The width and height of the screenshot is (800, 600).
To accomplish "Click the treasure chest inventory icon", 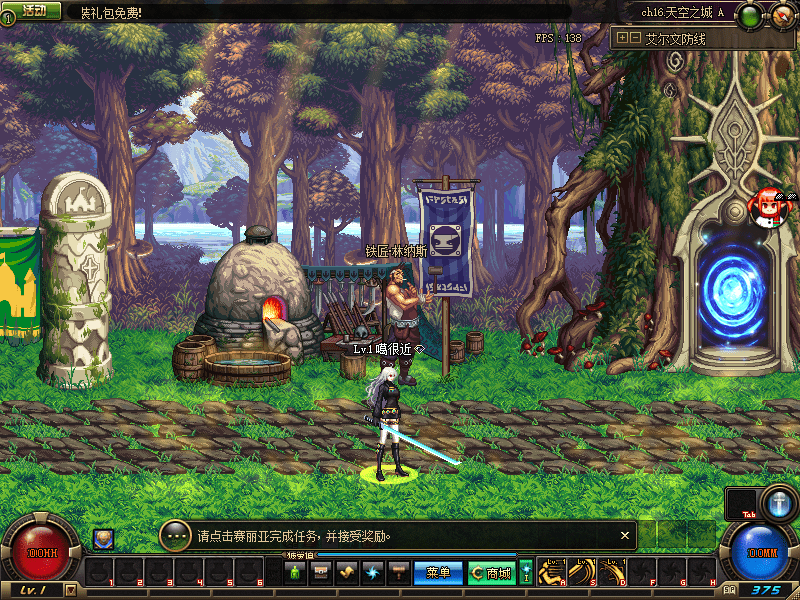I will click(321, 573).
